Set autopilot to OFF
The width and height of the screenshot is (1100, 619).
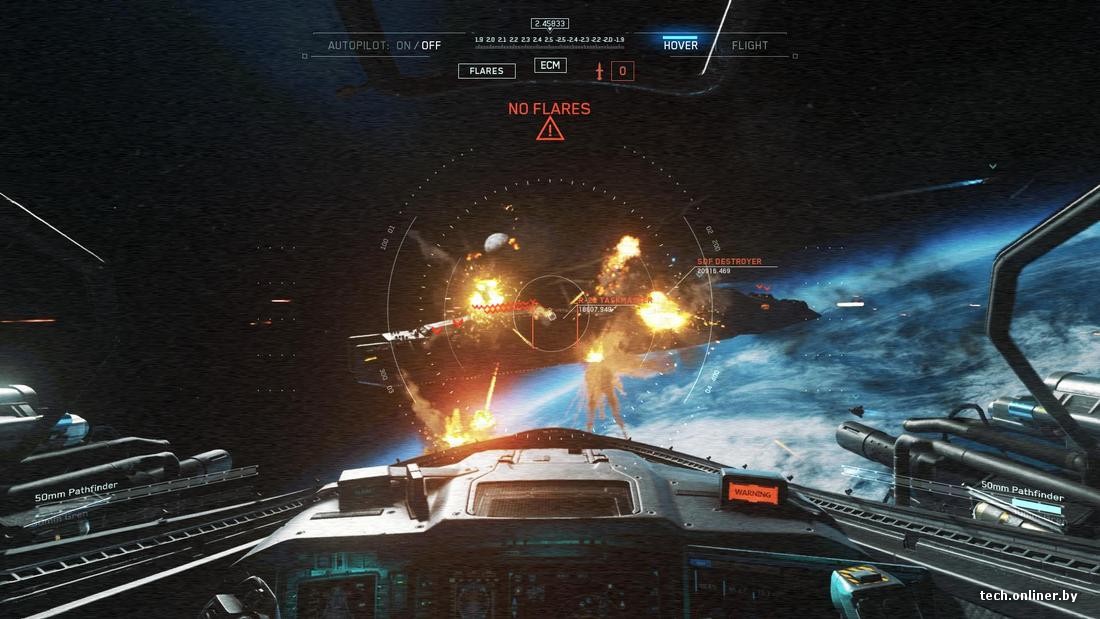pos(431,45)
